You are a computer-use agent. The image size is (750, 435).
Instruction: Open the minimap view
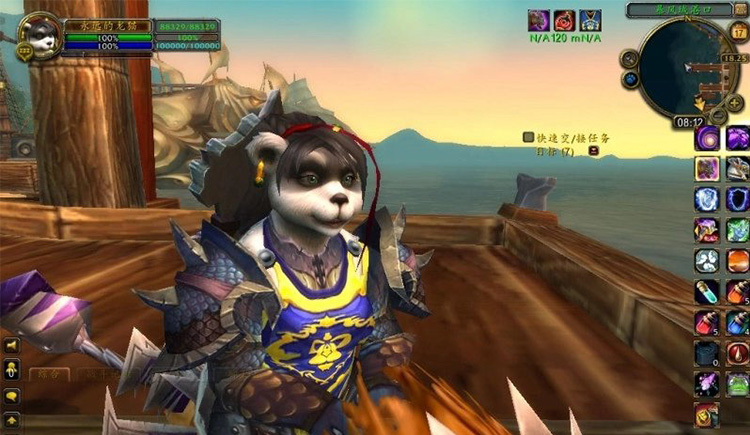tap(683, 68)
